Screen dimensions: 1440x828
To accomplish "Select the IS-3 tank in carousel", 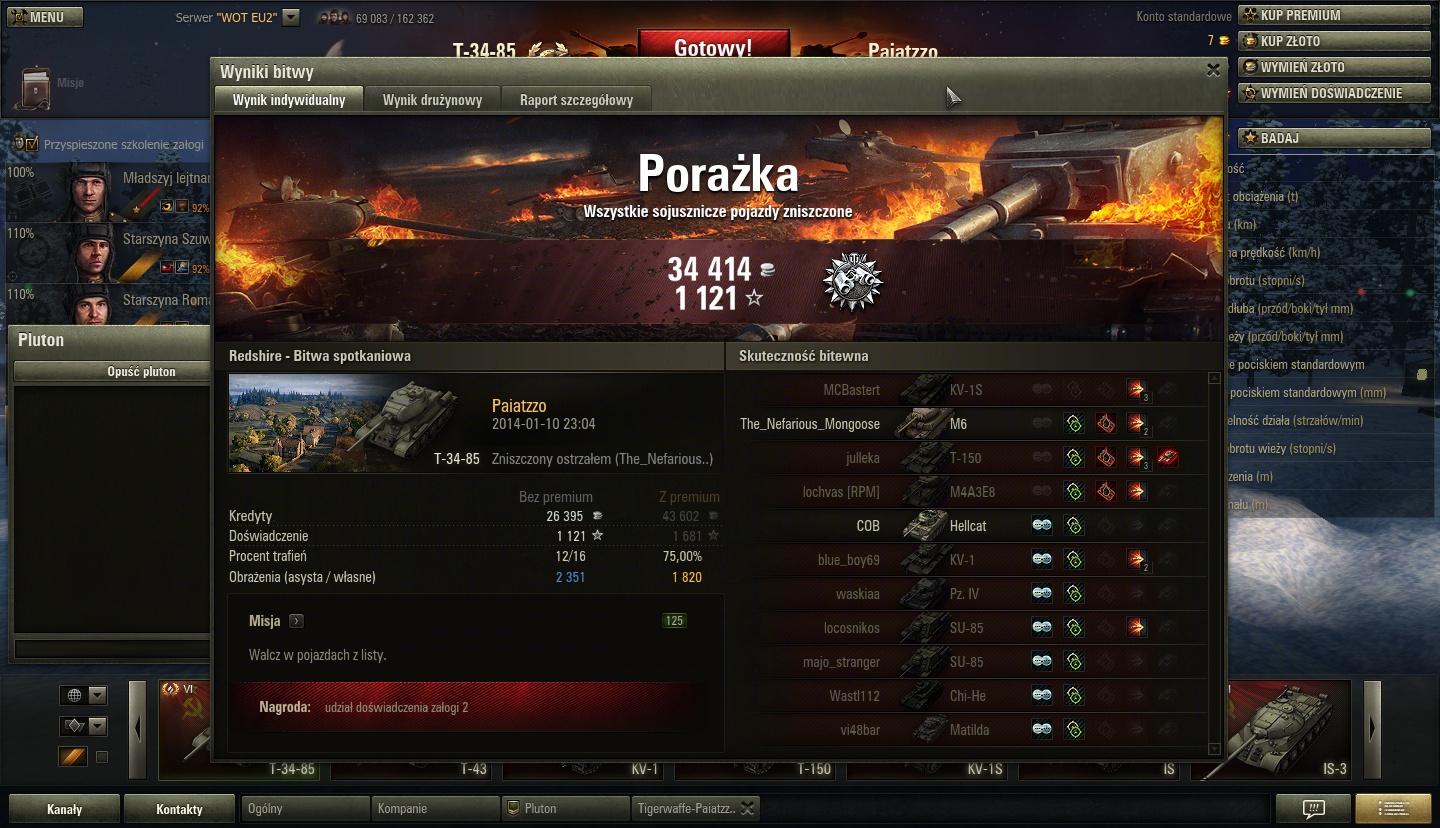I will [1285, 730].
